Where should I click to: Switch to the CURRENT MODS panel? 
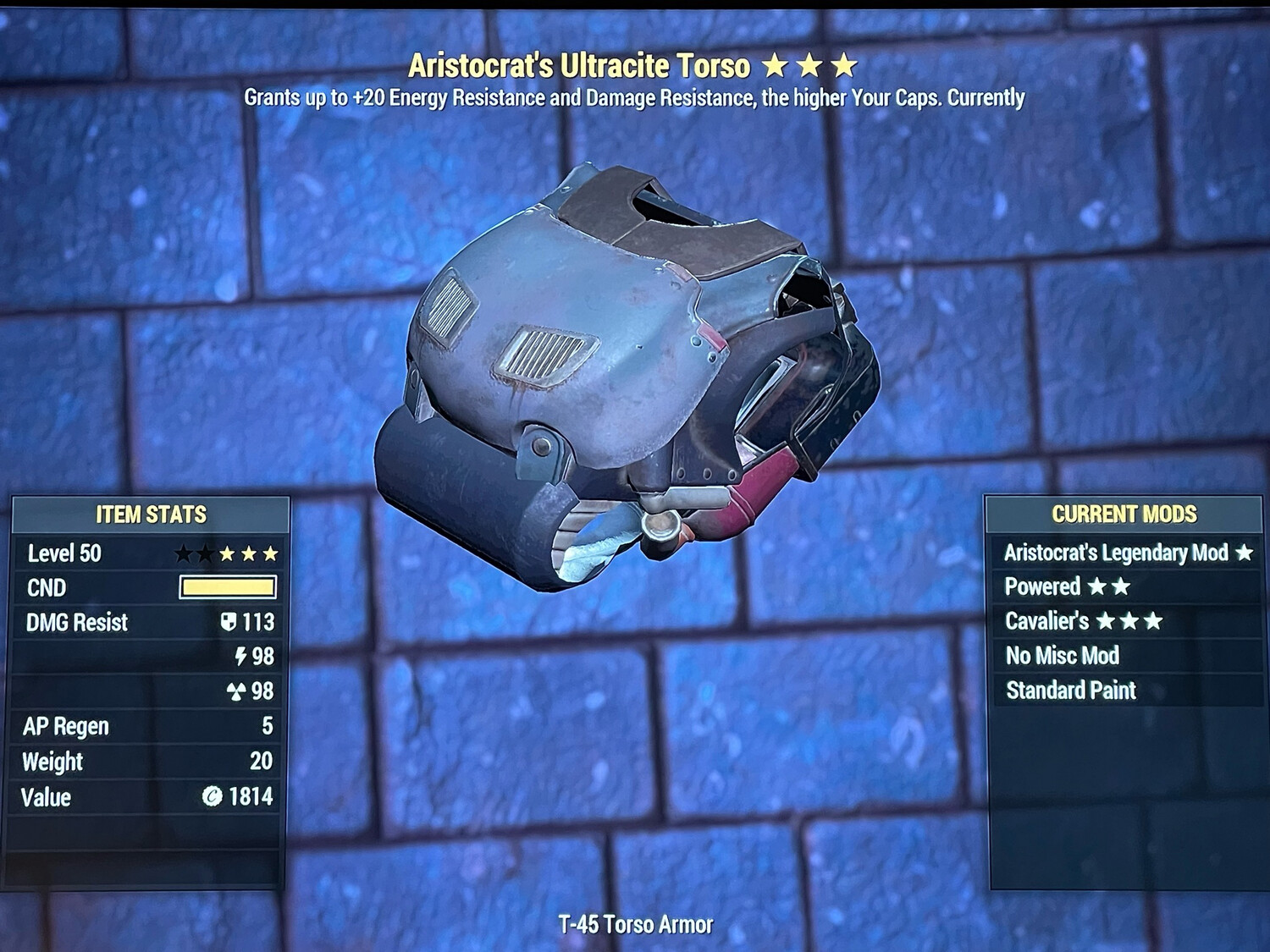coord(1124,513)
